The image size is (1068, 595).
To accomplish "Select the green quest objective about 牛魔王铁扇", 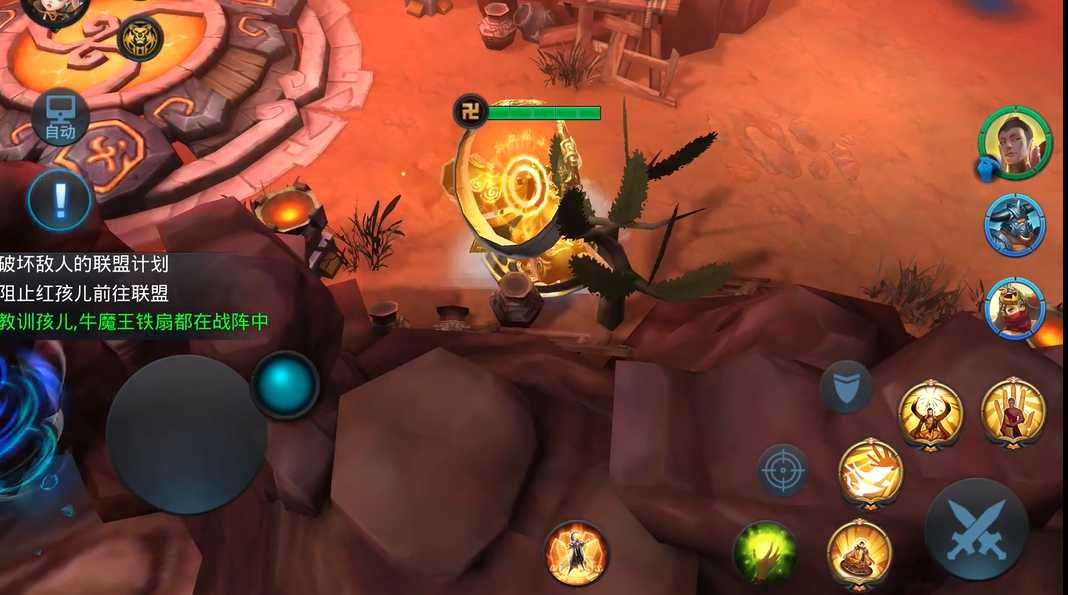I will click(x=134, y=322).
